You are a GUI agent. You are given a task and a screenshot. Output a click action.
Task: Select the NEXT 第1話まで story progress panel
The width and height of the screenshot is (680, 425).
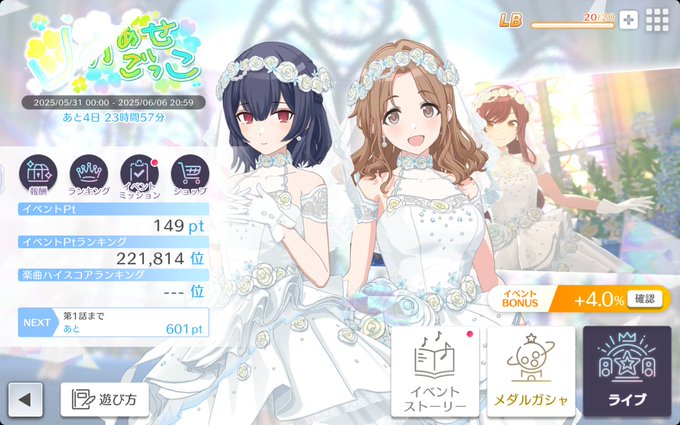click(x=113, y=322)
